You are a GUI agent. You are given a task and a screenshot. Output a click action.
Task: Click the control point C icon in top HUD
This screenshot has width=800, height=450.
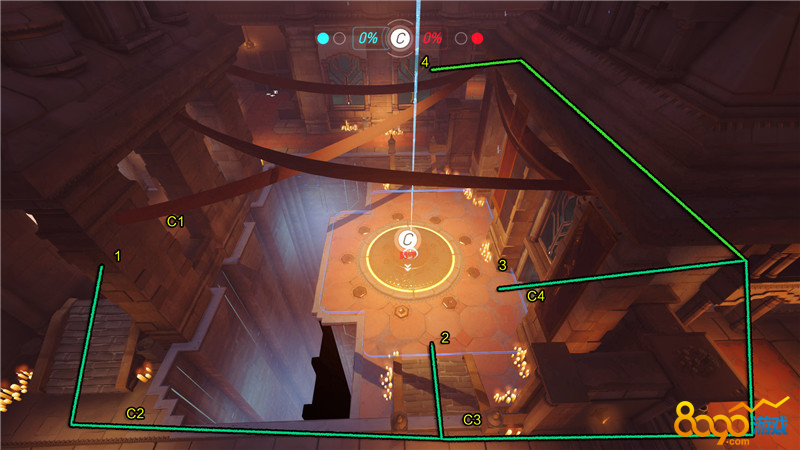(x=400, y=38)
